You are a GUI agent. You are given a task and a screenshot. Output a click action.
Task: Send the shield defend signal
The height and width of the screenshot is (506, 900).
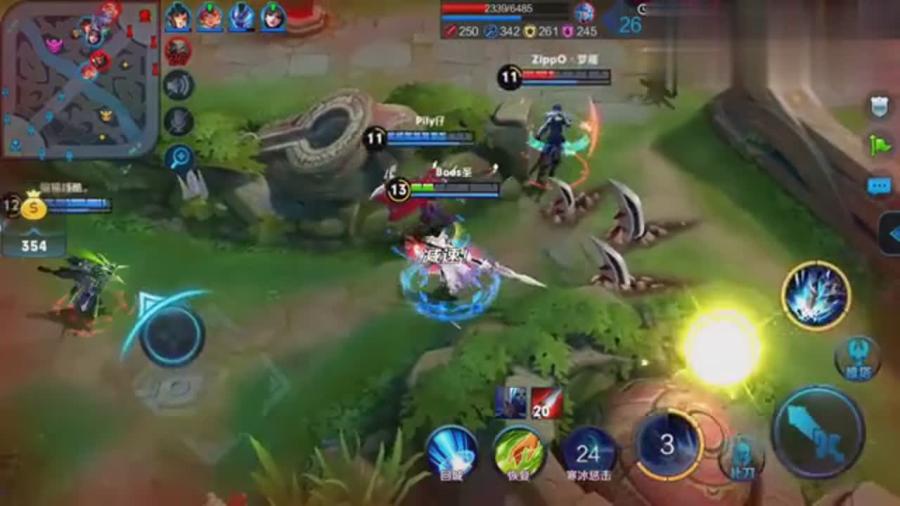pyautogui.click(x=879, y=106)
